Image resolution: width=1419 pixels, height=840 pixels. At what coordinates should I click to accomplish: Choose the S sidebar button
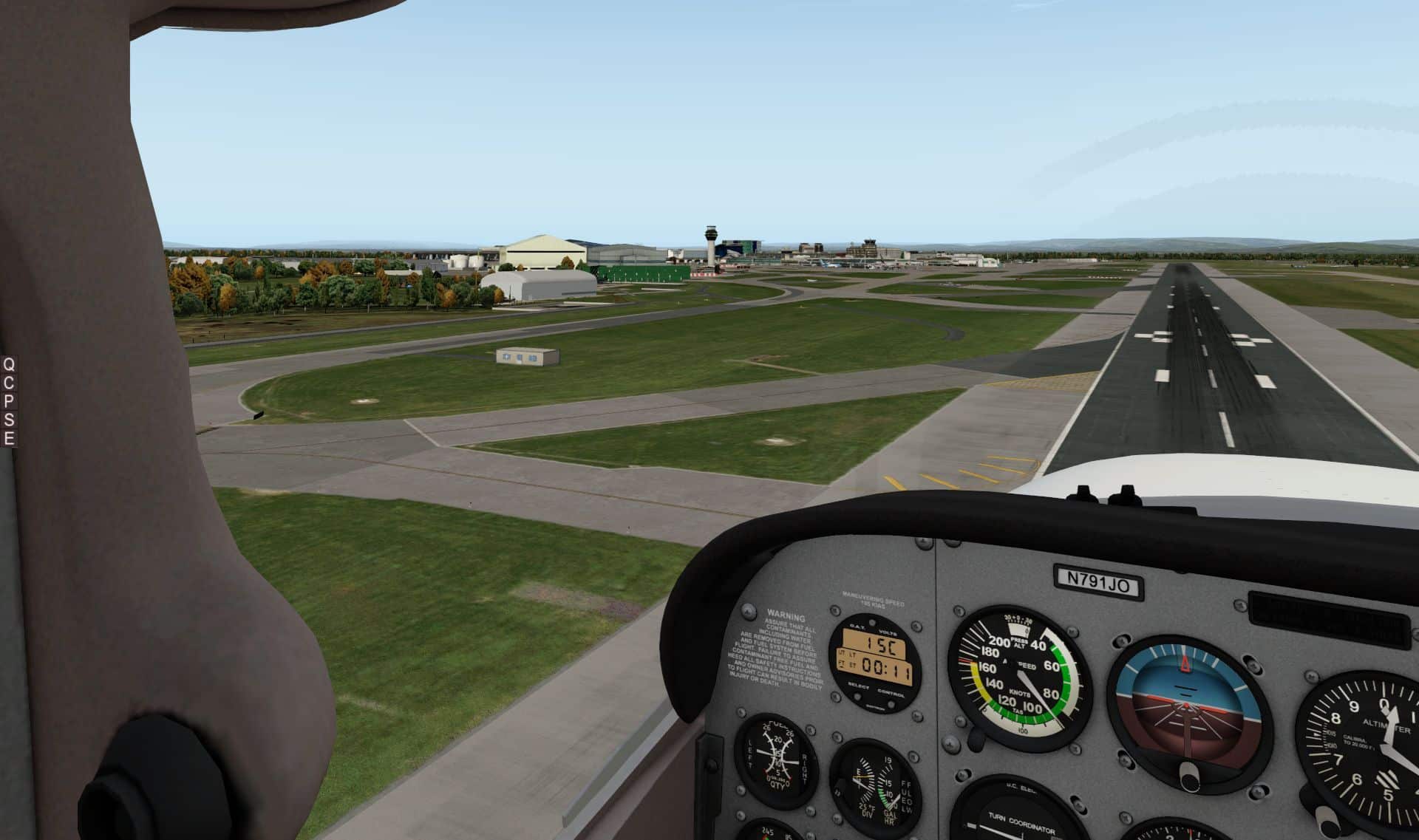point(9,422)
